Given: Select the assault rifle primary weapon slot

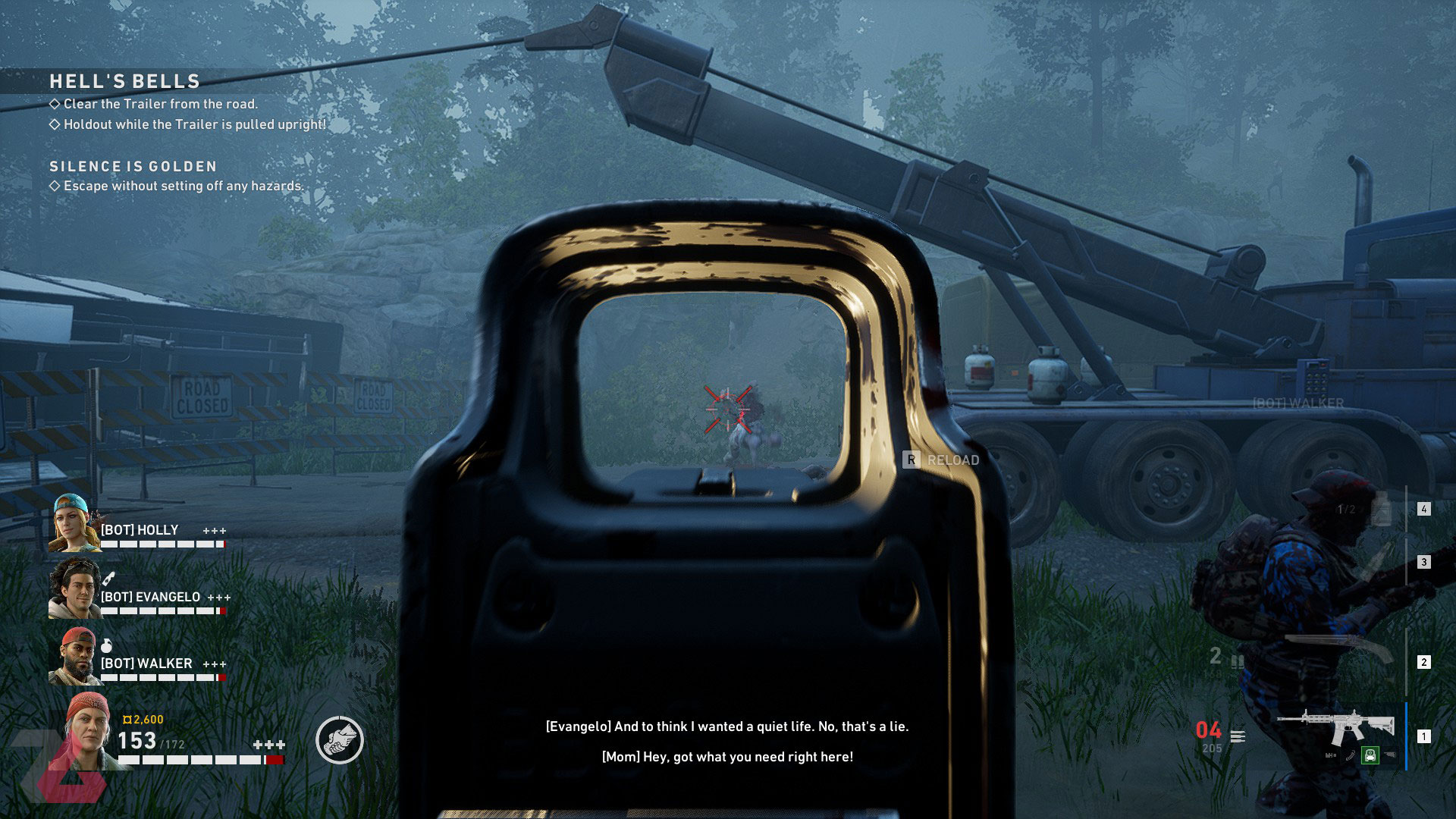Looking at the screenshot, I should tap(1336, 728).
